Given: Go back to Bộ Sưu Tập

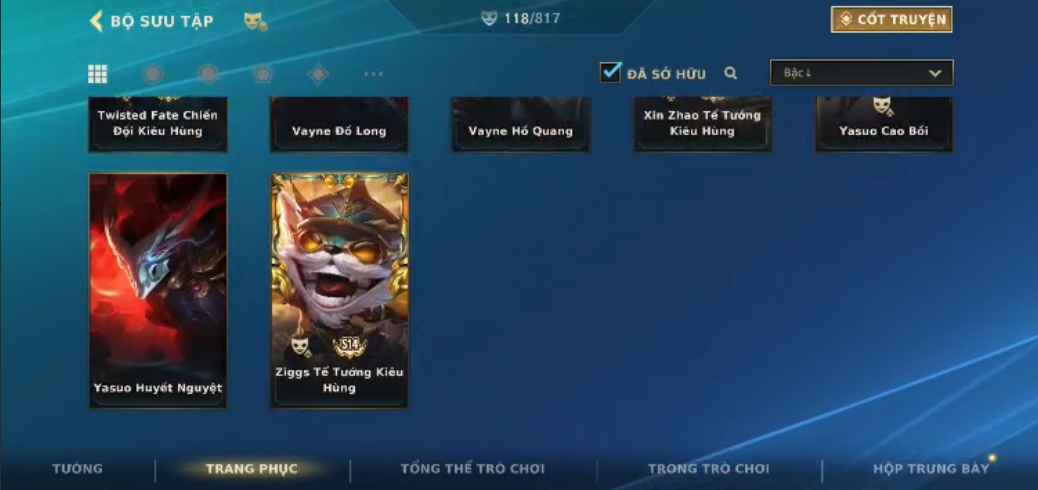Looking at the screenshot, I should (x=151, y=21).
